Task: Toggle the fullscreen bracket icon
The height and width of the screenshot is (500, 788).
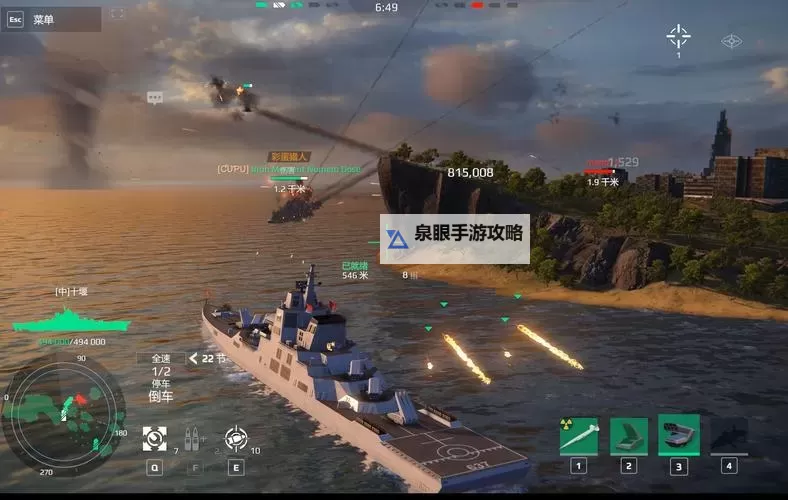Action: (118, 14)
